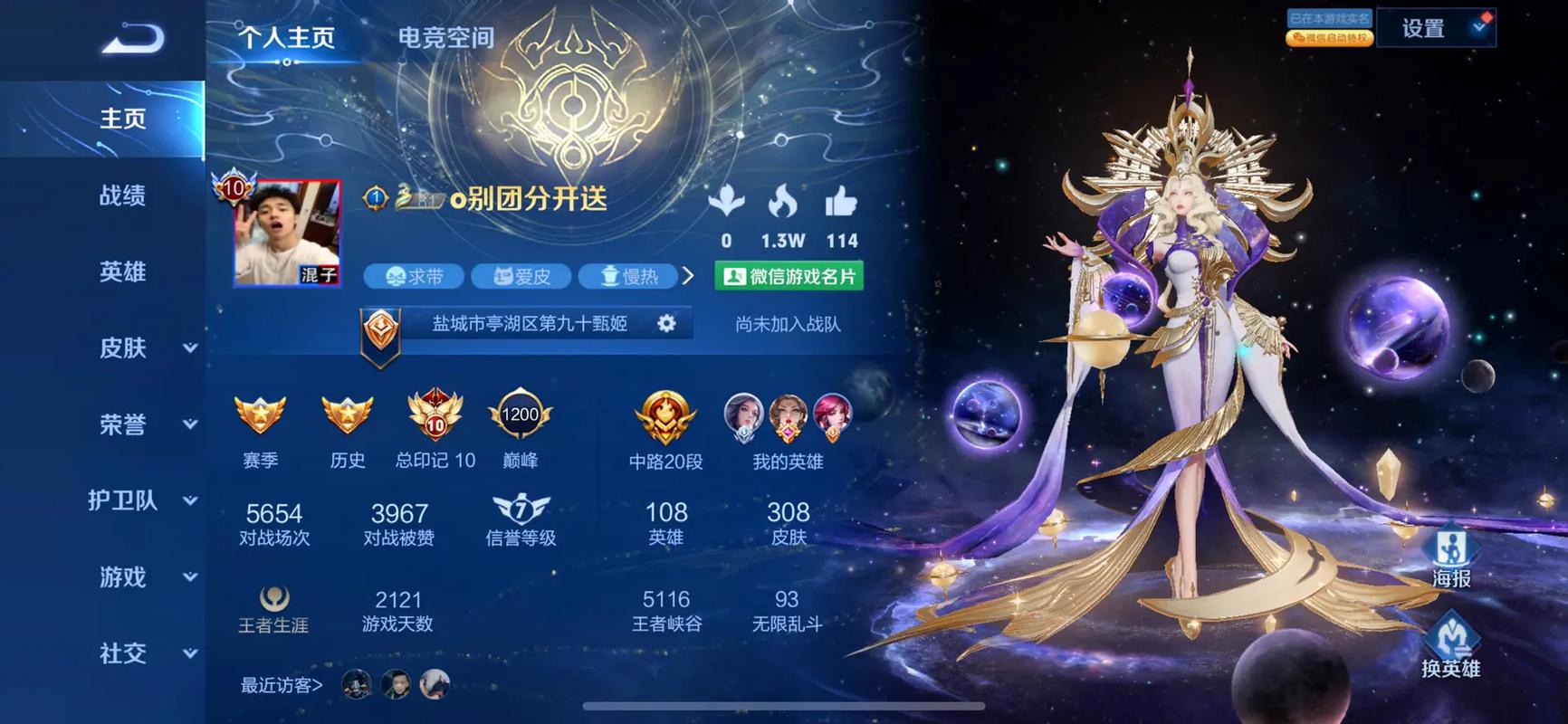The height and width of the screenshot is (724, 1568).
Task: Open the 王者生涯 career entry
Action: tap(273, 609)
